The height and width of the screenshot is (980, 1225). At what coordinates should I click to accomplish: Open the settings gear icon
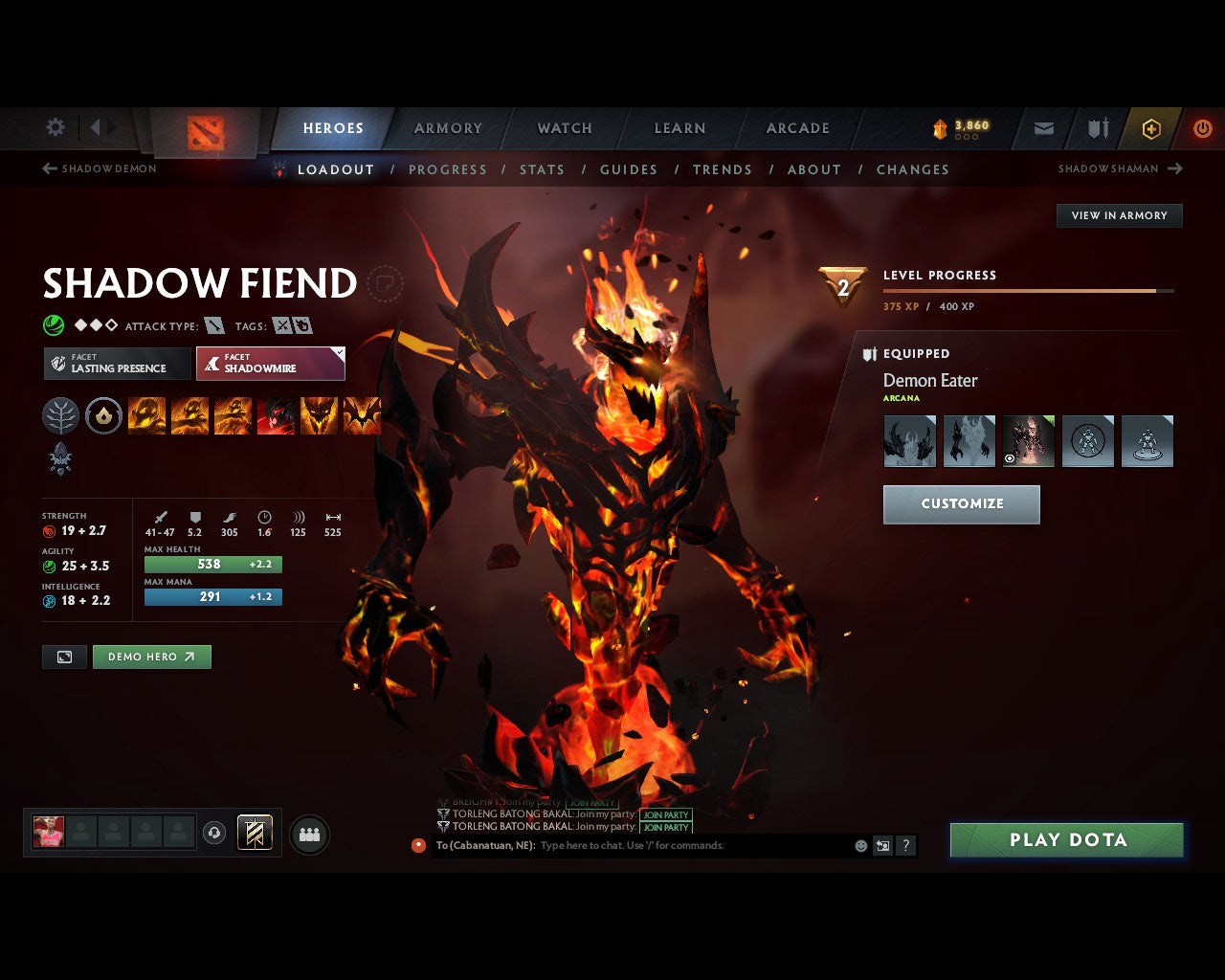tap(55, 127)
